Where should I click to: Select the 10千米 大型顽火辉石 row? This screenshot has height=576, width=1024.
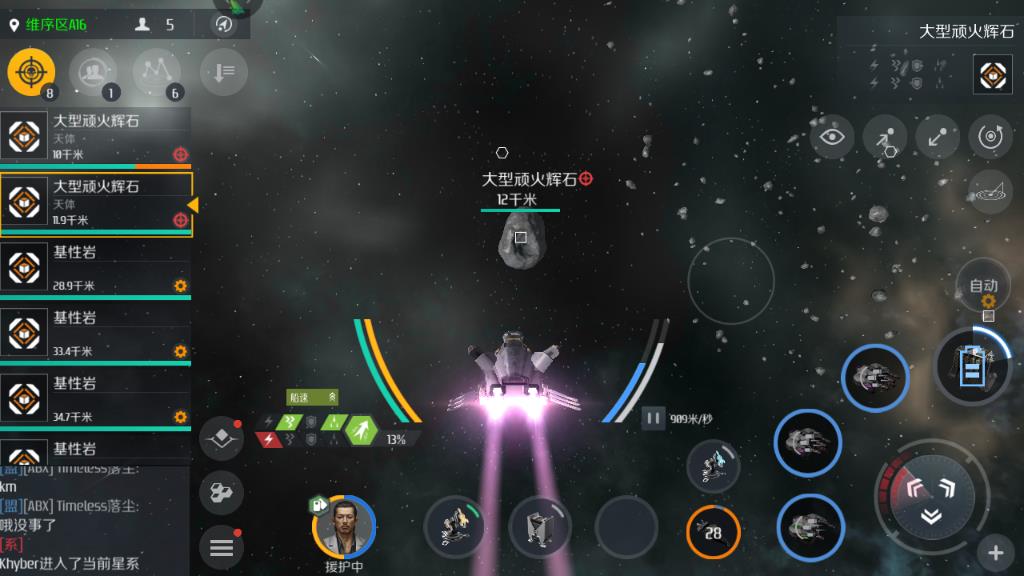(95, 137)
